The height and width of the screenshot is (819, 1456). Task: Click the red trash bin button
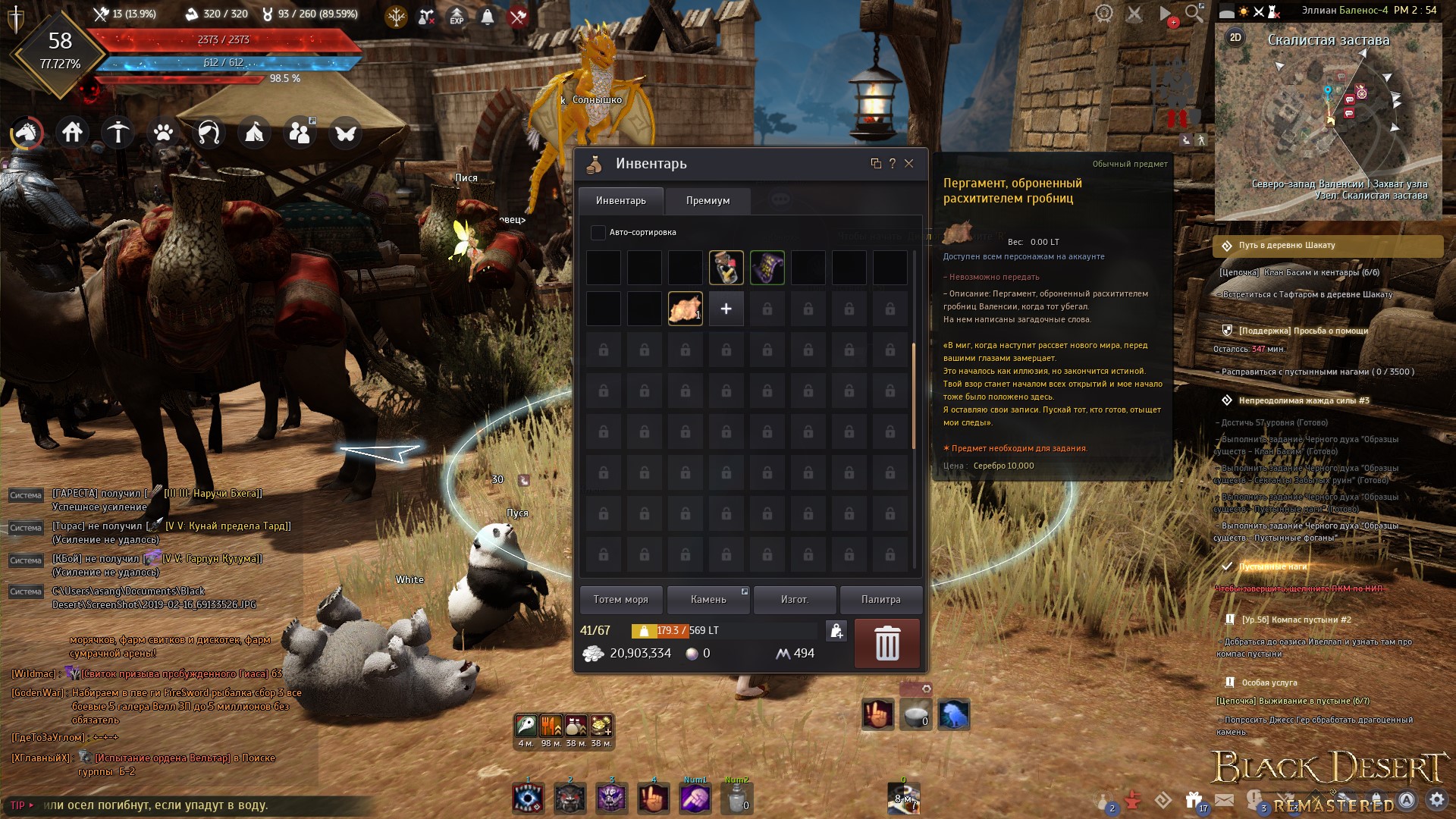(886, 643)
